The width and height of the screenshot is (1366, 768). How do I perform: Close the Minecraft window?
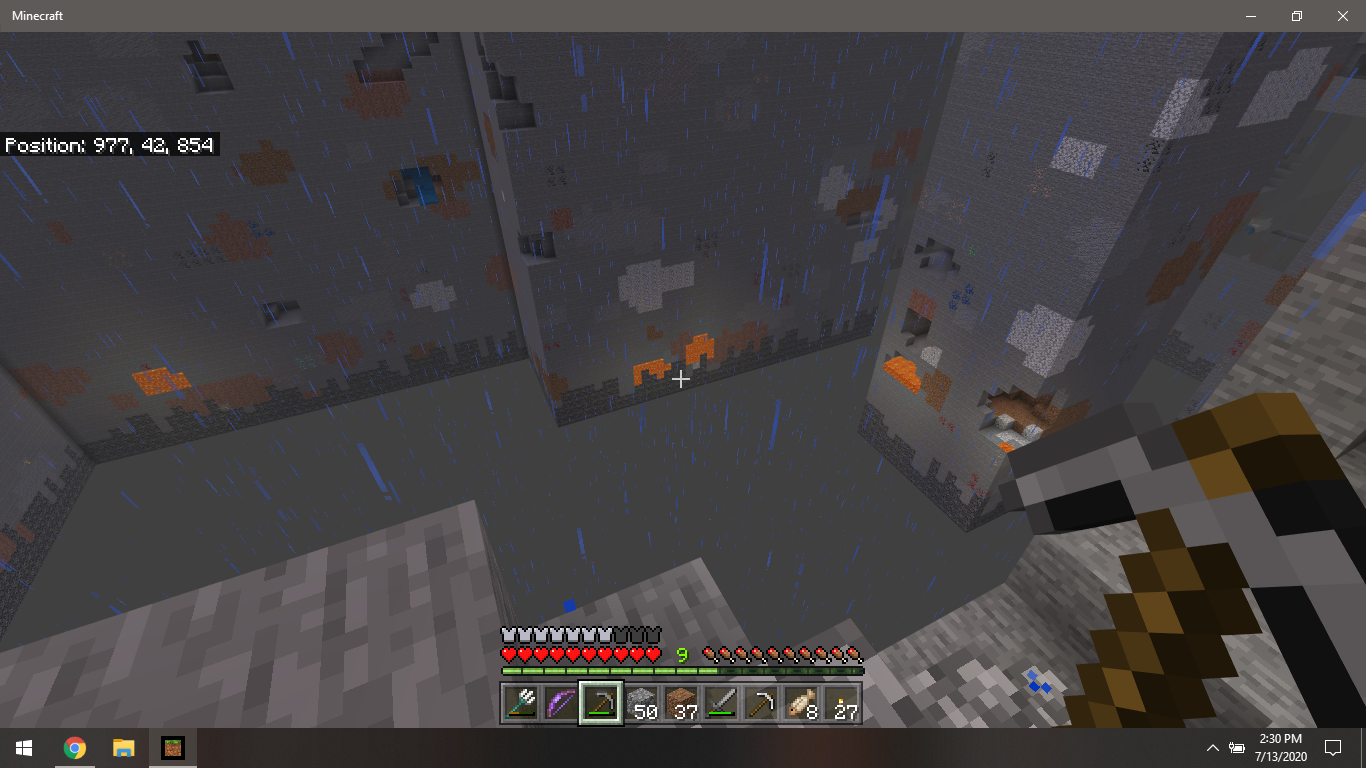pos(1342,16)
